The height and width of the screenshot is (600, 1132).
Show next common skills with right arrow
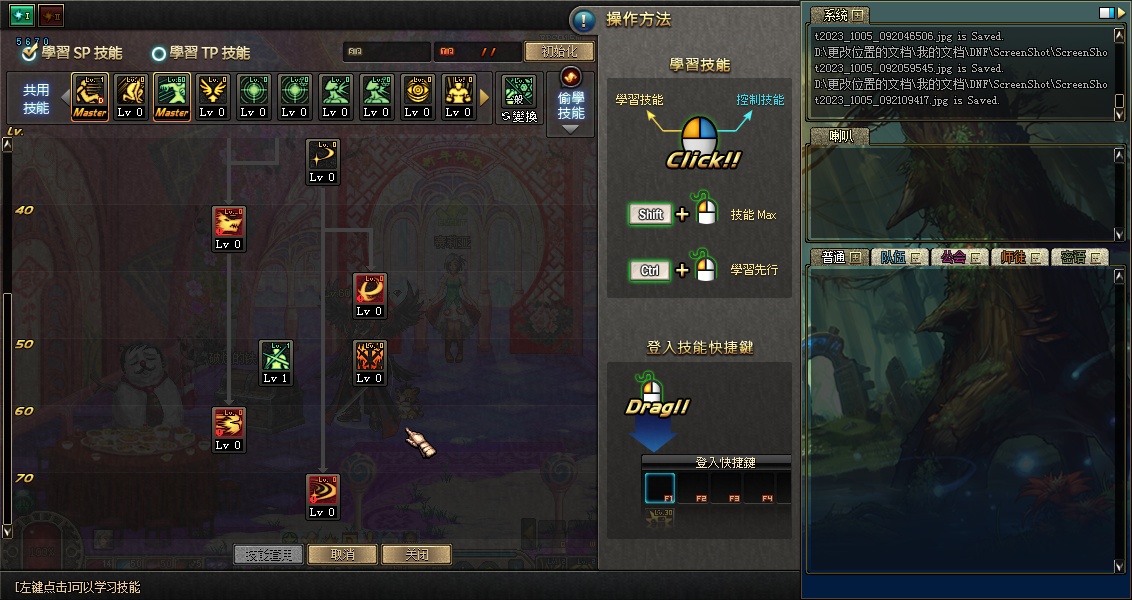pos(486,97)
